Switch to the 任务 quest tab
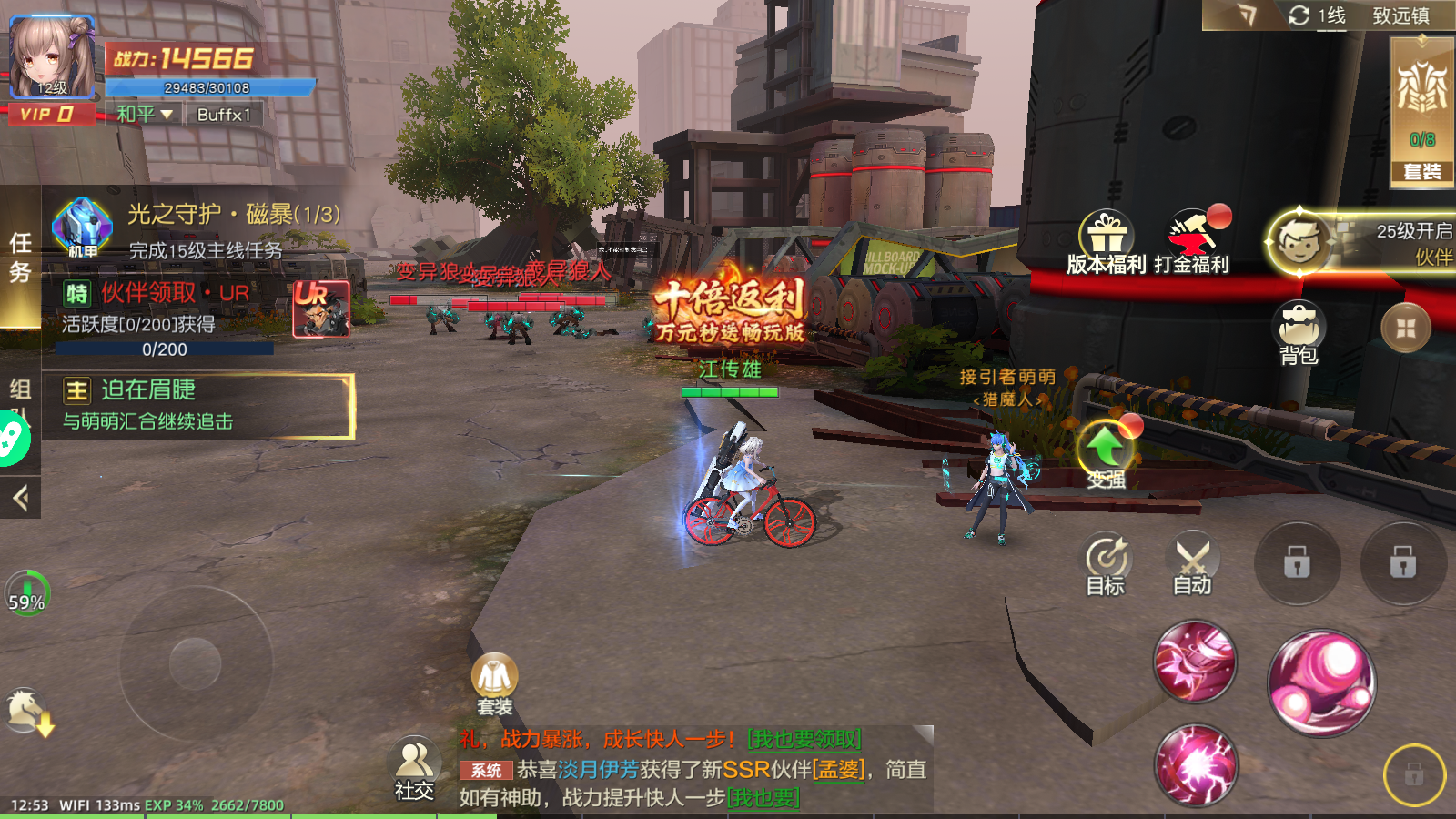The height and width of the screenshot is (819, 1456). [20, 257]
